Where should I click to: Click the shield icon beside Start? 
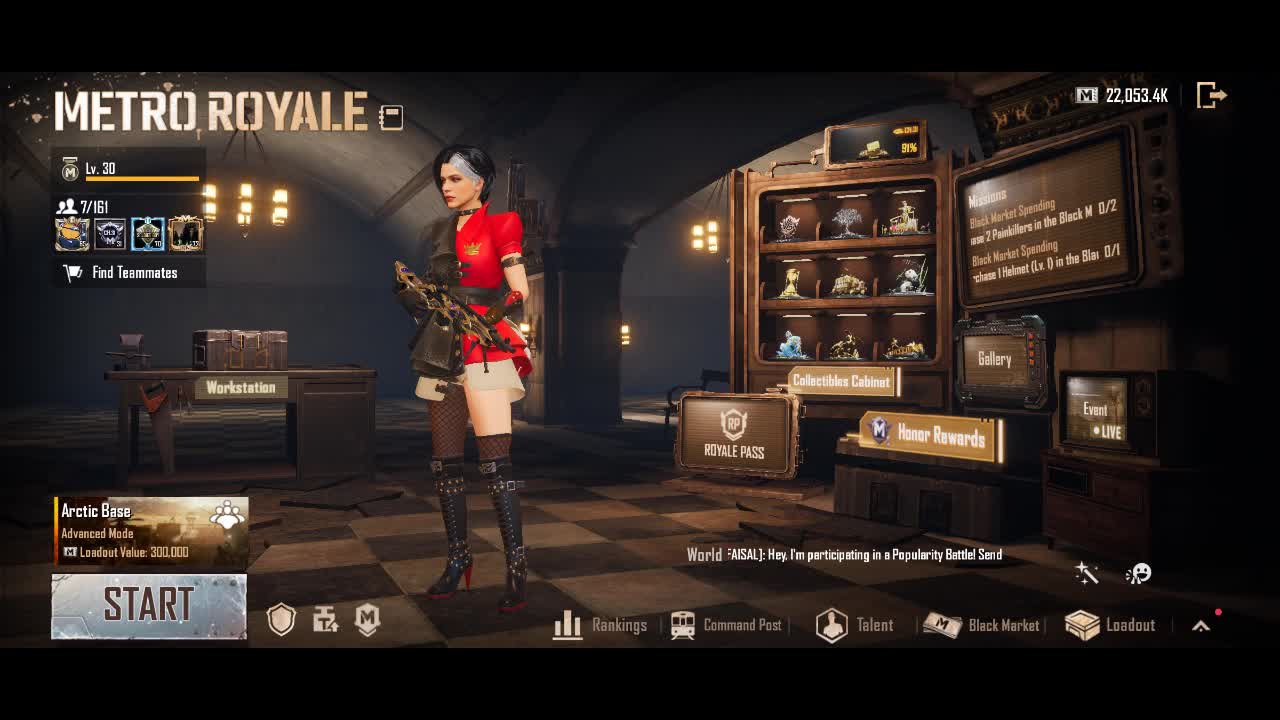tap(282, 620)
